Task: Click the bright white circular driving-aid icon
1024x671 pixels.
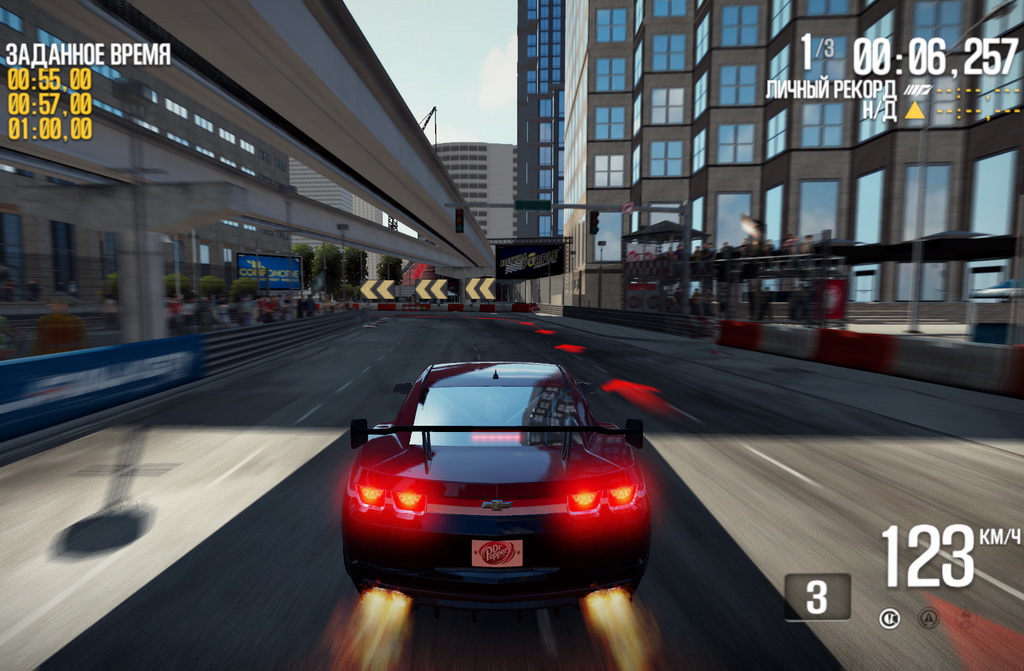Action: [x=889, y=618]
